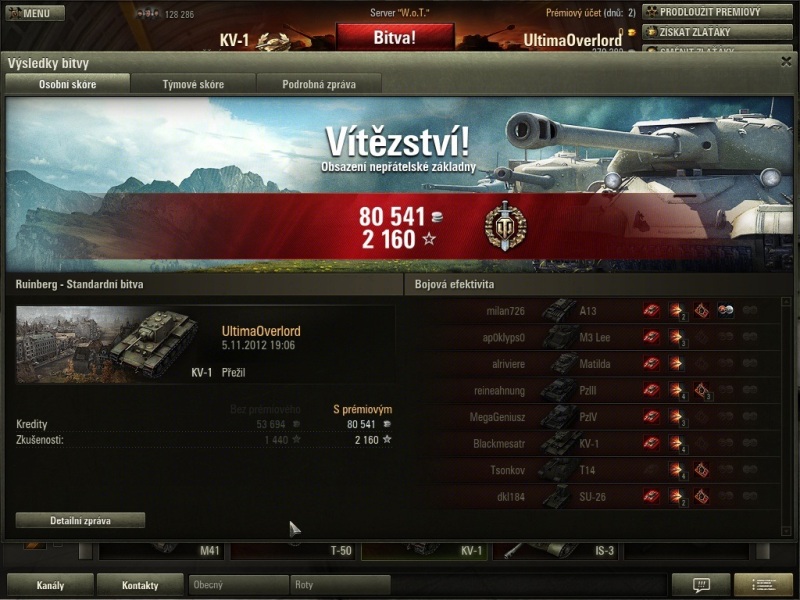
Task: Select the Roty chat tab
Action: 340,585
